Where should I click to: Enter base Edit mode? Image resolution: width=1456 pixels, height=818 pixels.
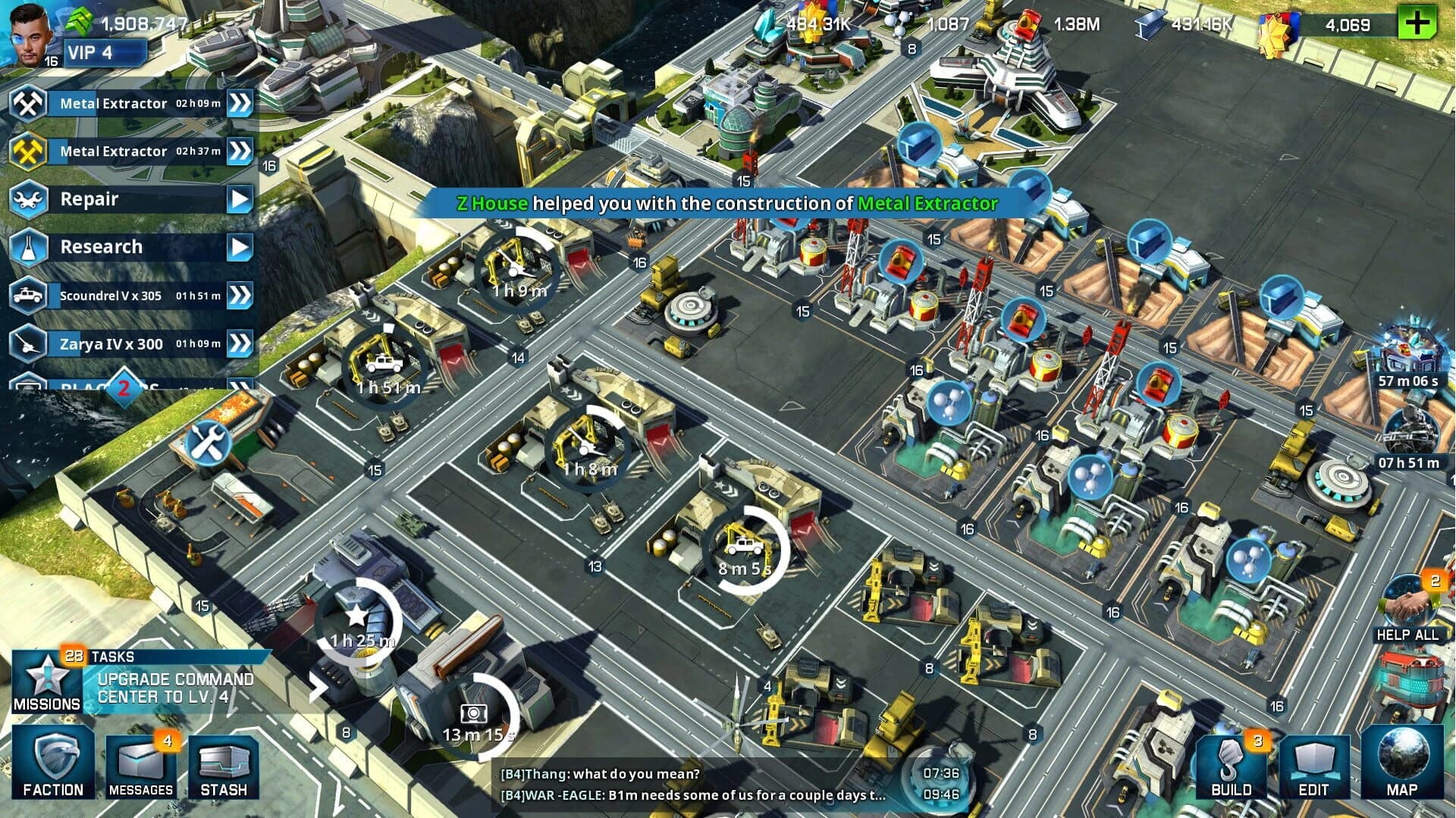pos(1314,768)
